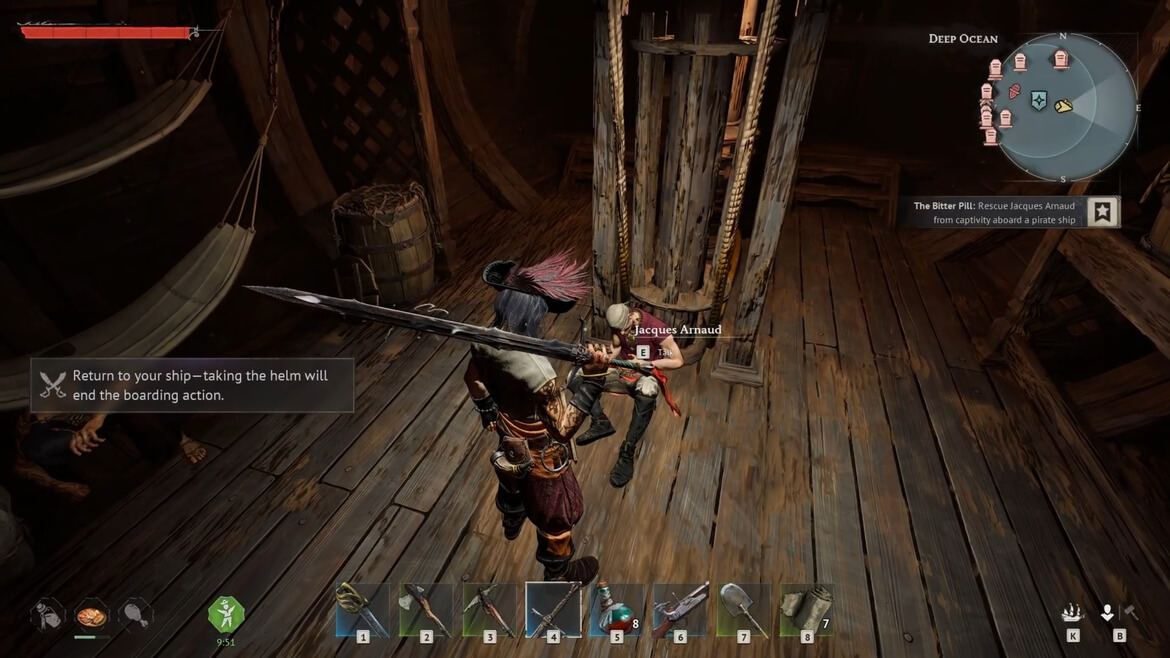
Task: Open the ship icon menu
Action: pos(1073,613)
